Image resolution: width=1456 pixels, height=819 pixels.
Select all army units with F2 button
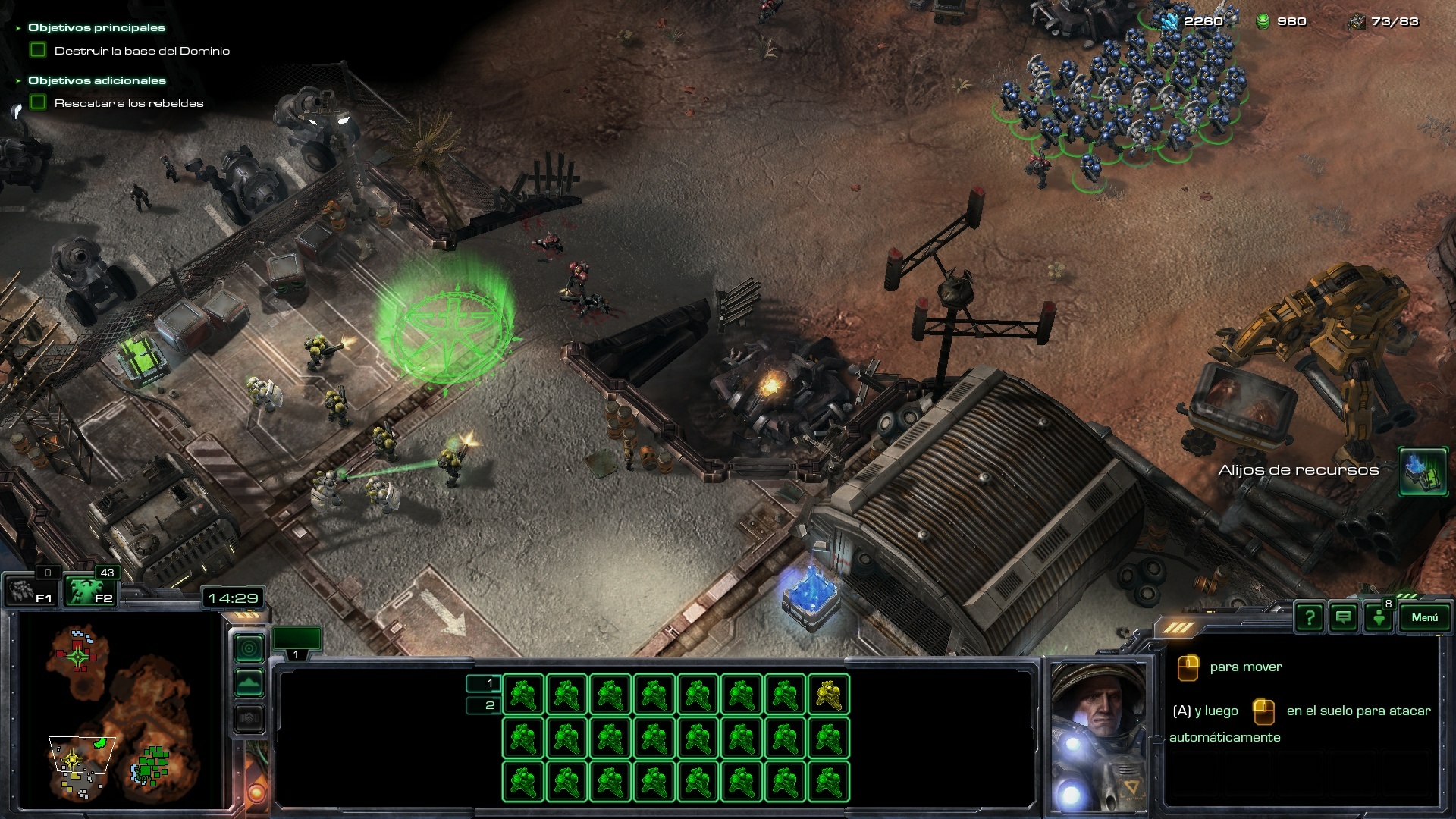pyautogui.click(x=89, y=591)
